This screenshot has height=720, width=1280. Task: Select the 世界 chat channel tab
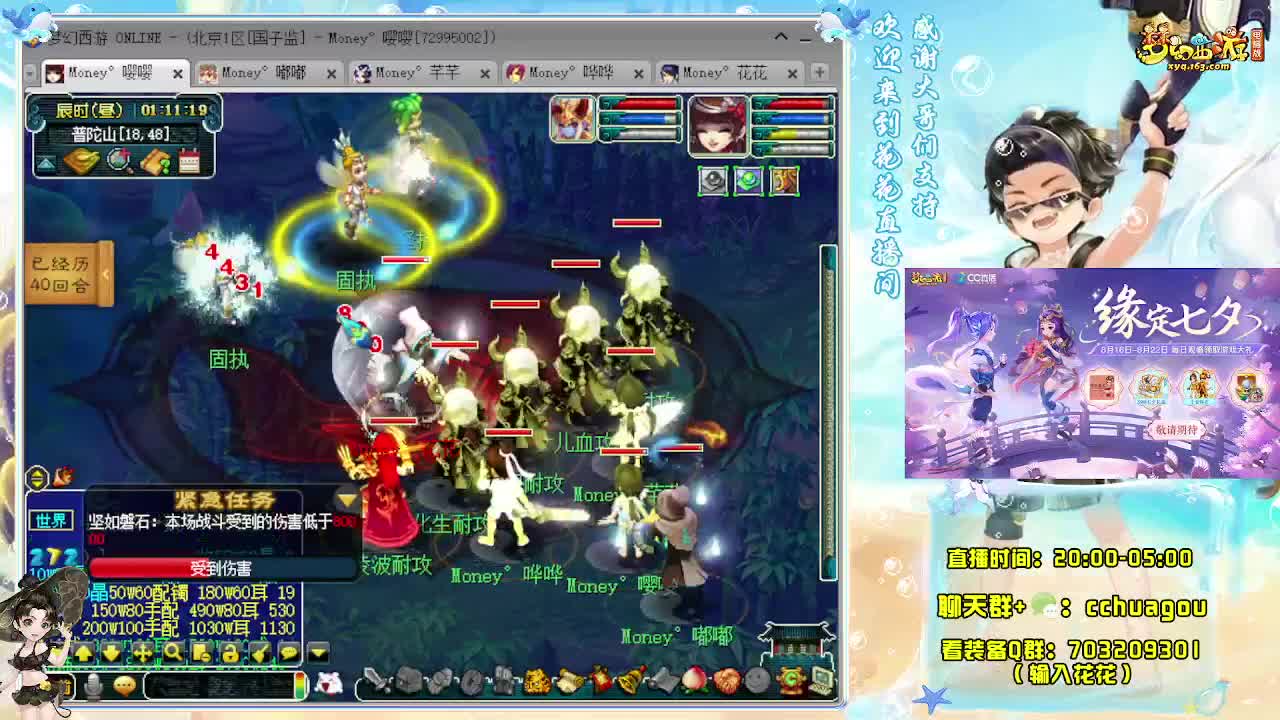(52, 520)
